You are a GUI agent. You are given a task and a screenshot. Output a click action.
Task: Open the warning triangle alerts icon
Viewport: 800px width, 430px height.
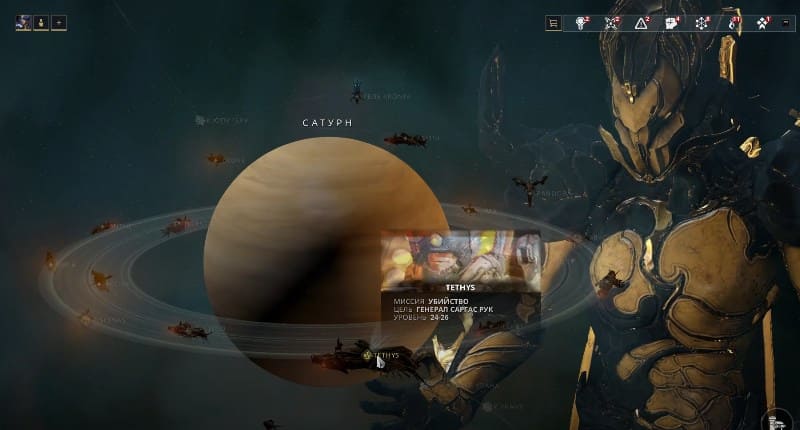coord(641,23)
